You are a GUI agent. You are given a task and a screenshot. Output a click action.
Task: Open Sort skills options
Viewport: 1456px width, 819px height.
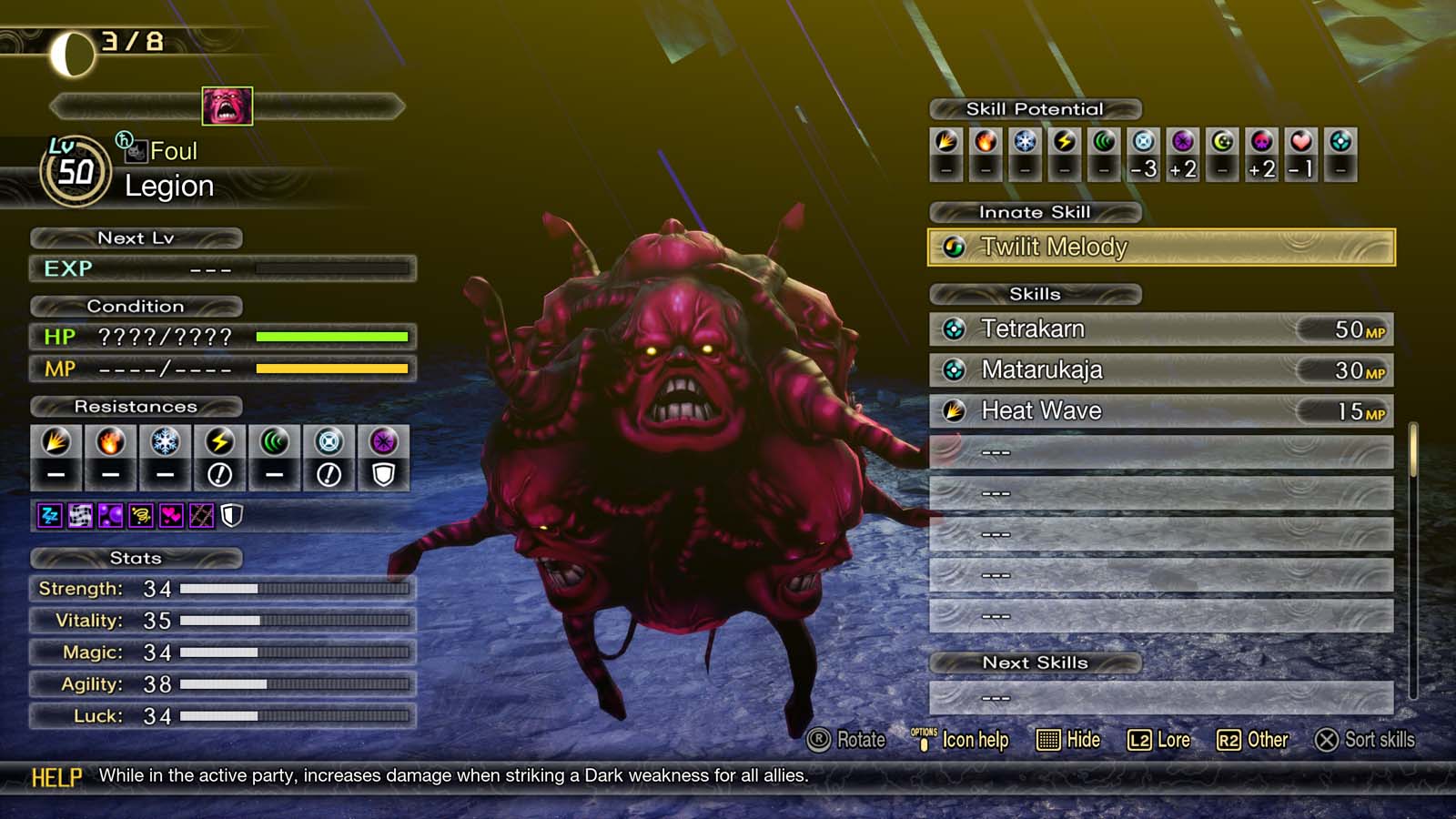(1365, 740)
